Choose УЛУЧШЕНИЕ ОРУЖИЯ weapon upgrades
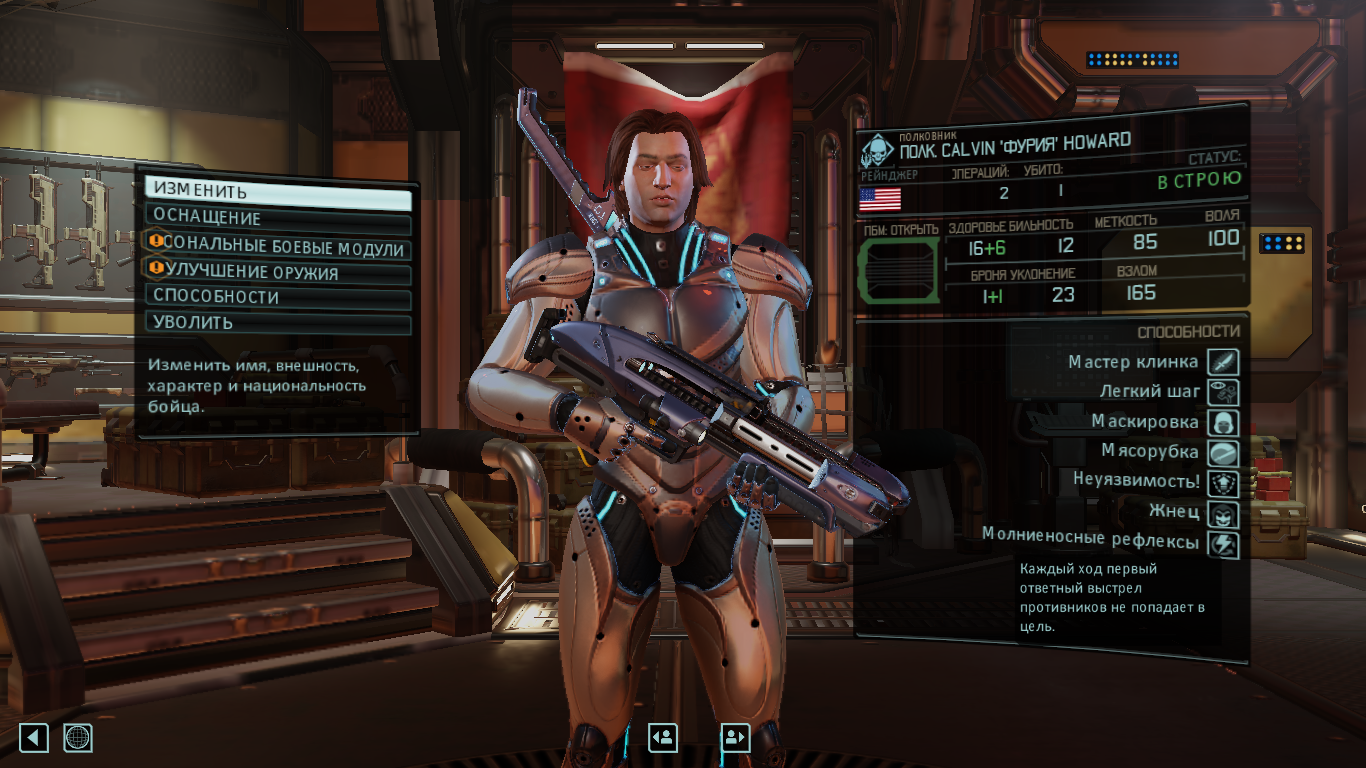1366x768 pixels. (x=278, y=273)
